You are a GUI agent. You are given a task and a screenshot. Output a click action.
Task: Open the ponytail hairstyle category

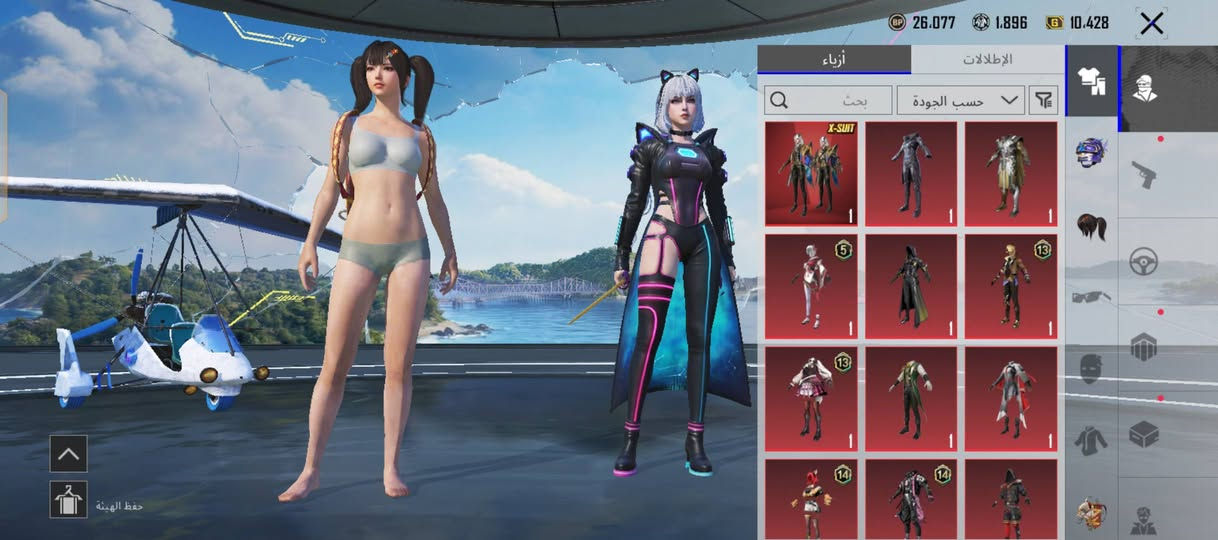click(1091, 226)
